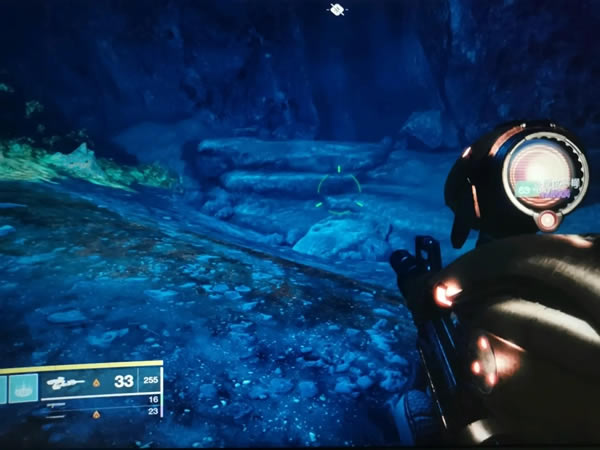600x450 pixels.
Task: Choose the third weapon silhouette in the list
Action: click(x=57, y=413)
